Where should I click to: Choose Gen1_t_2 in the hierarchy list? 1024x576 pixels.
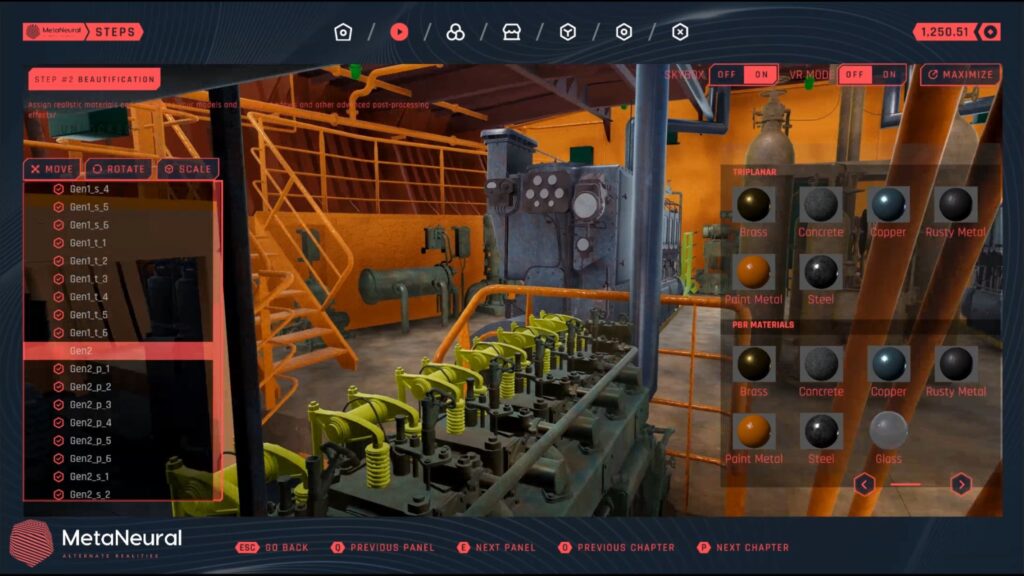[x=88, y=261]
